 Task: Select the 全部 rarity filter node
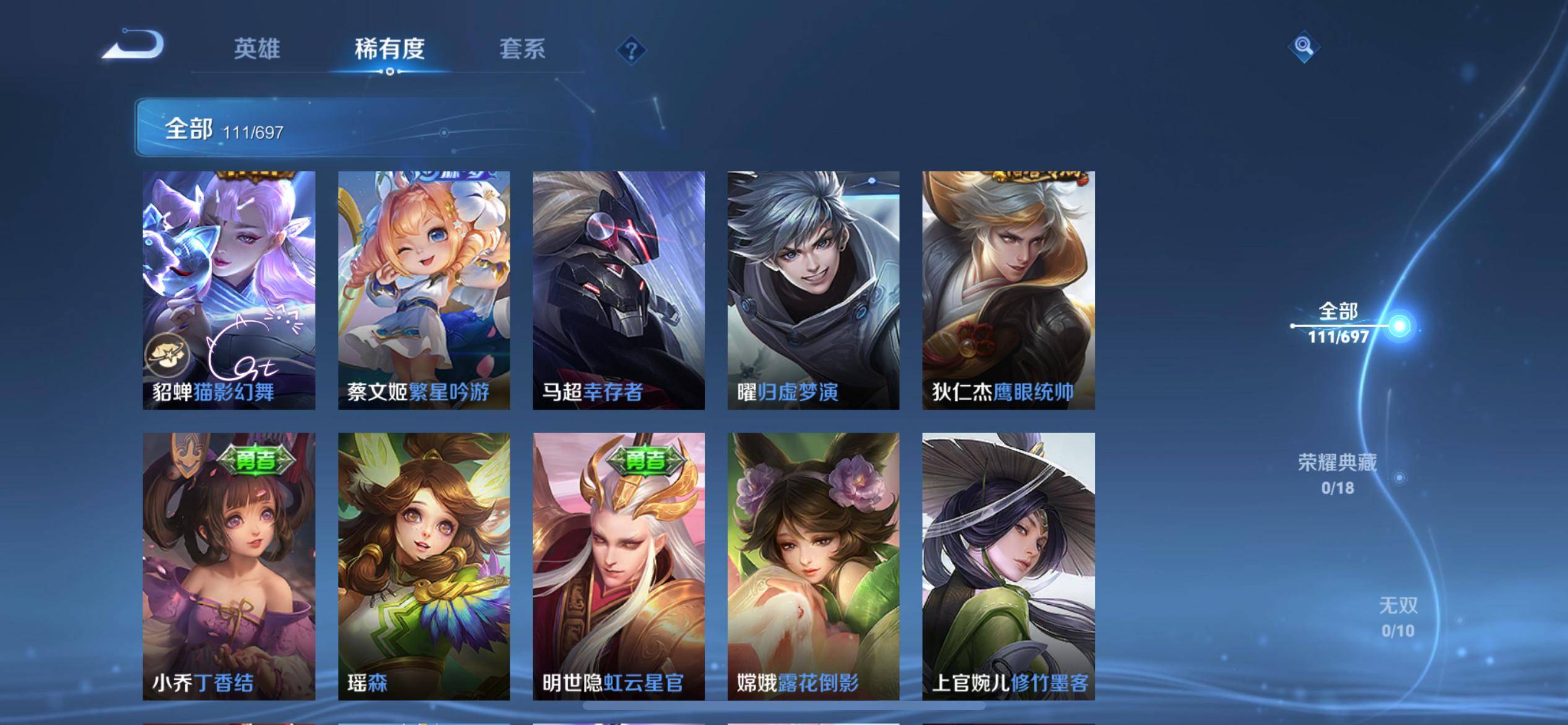point(1398,326)
